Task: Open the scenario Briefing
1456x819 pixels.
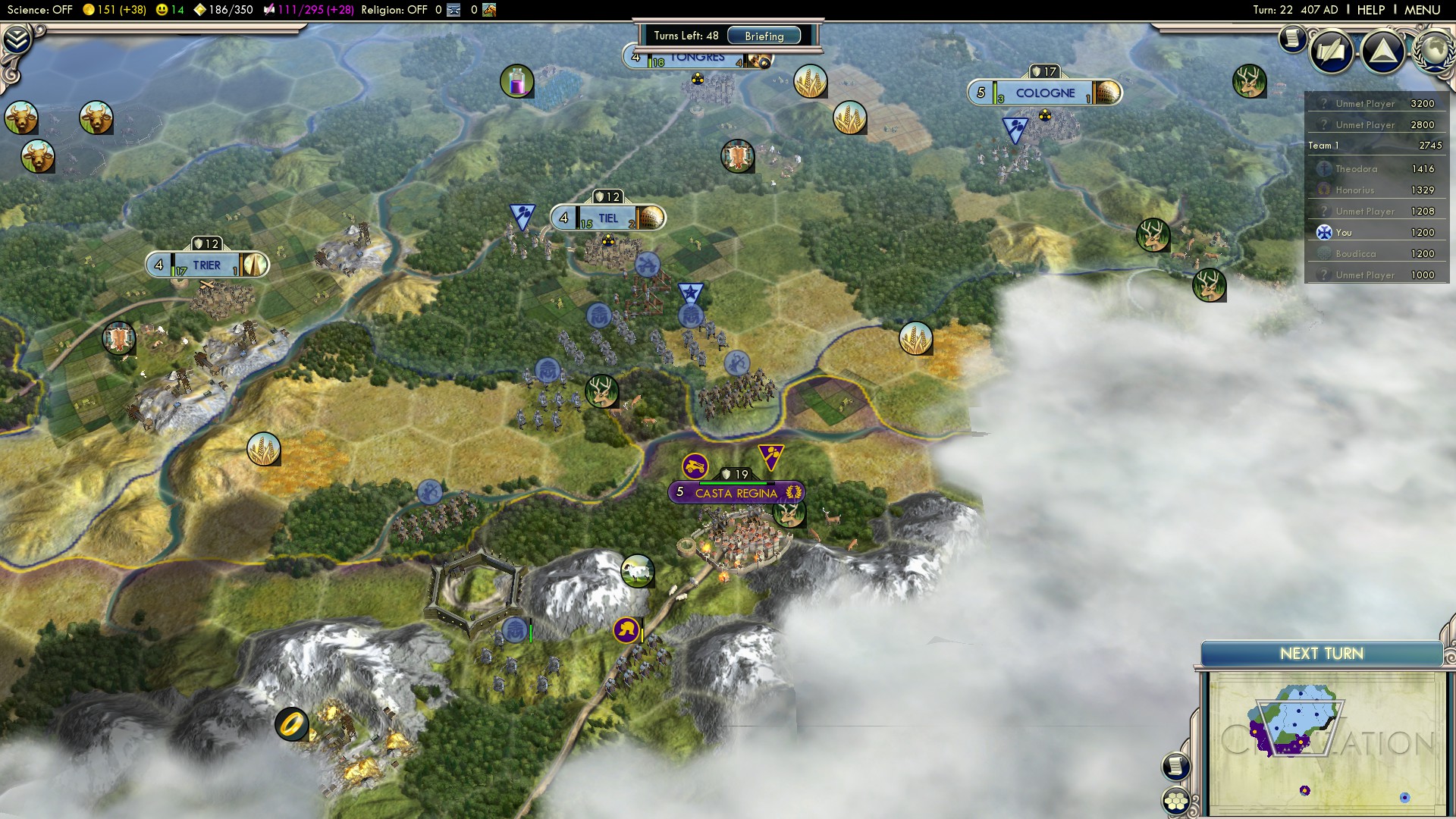Action: tap(764, 36)
